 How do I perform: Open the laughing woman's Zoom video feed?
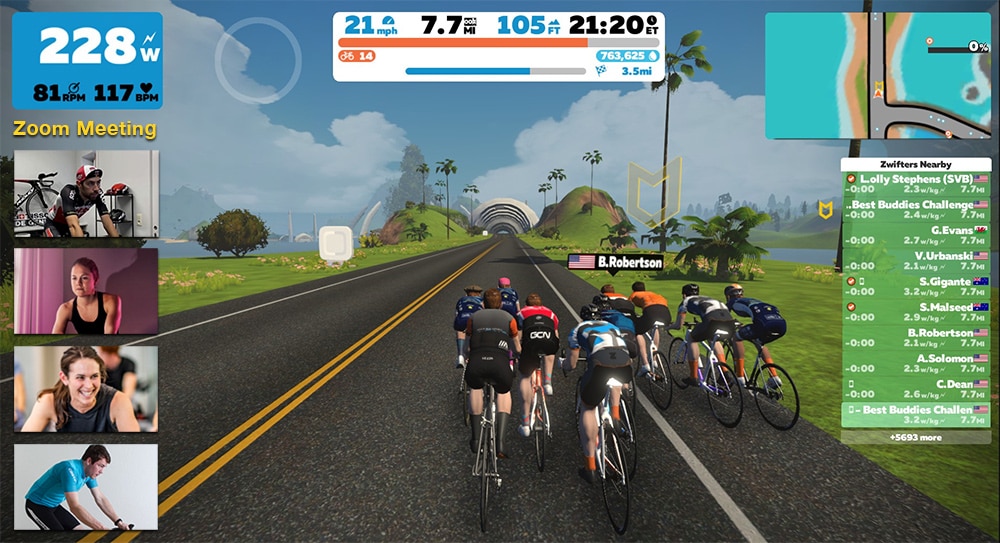[x=86, y=389]
